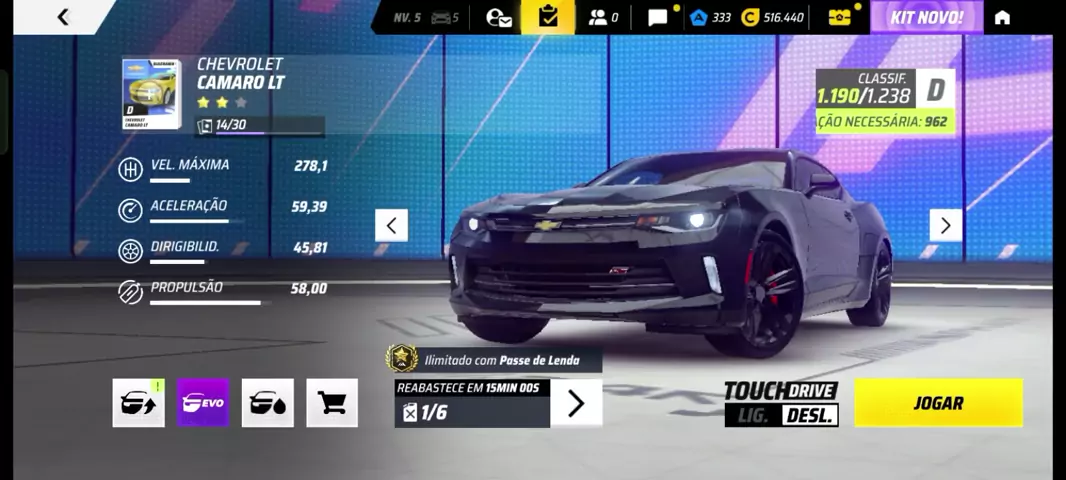Switch TouchDrive to LIG.
1066x480 pixels.
click(751, 415)
